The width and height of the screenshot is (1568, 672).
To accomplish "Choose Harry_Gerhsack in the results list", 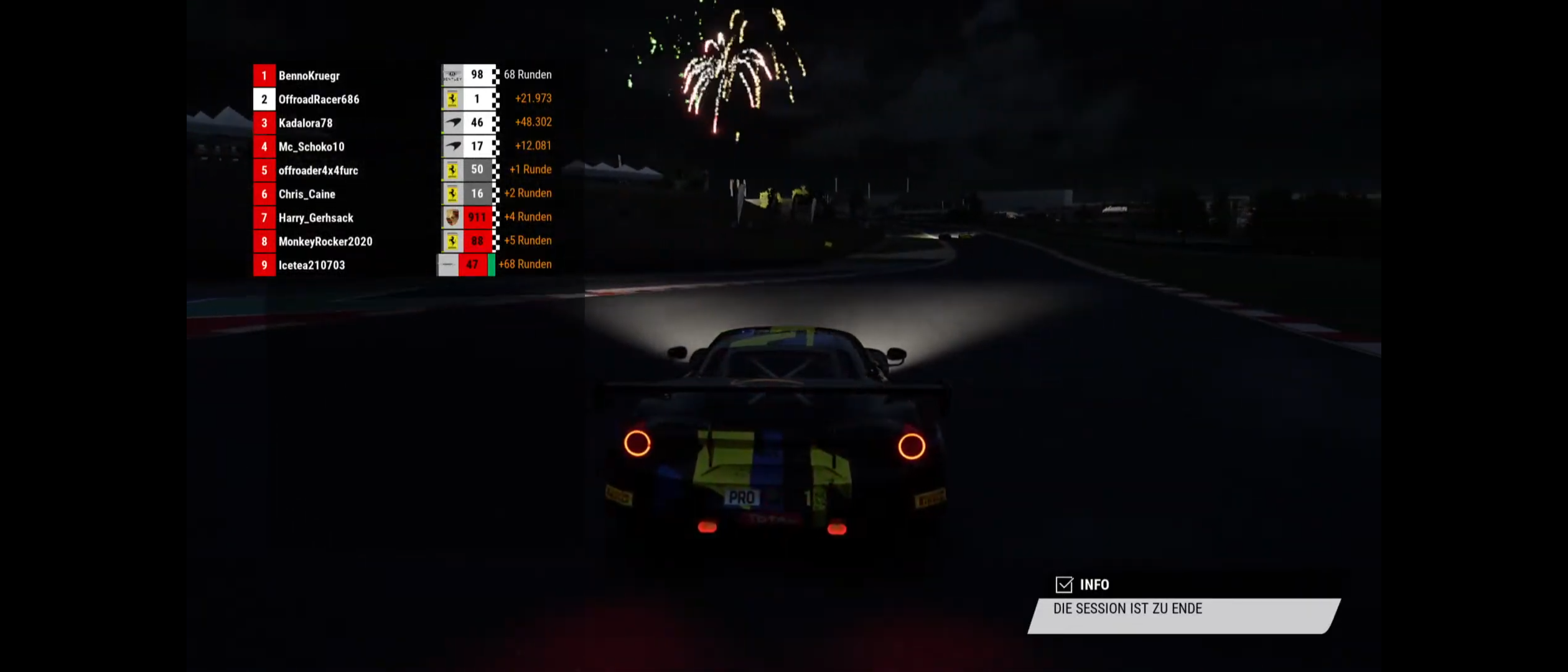I will click(315, 217).
